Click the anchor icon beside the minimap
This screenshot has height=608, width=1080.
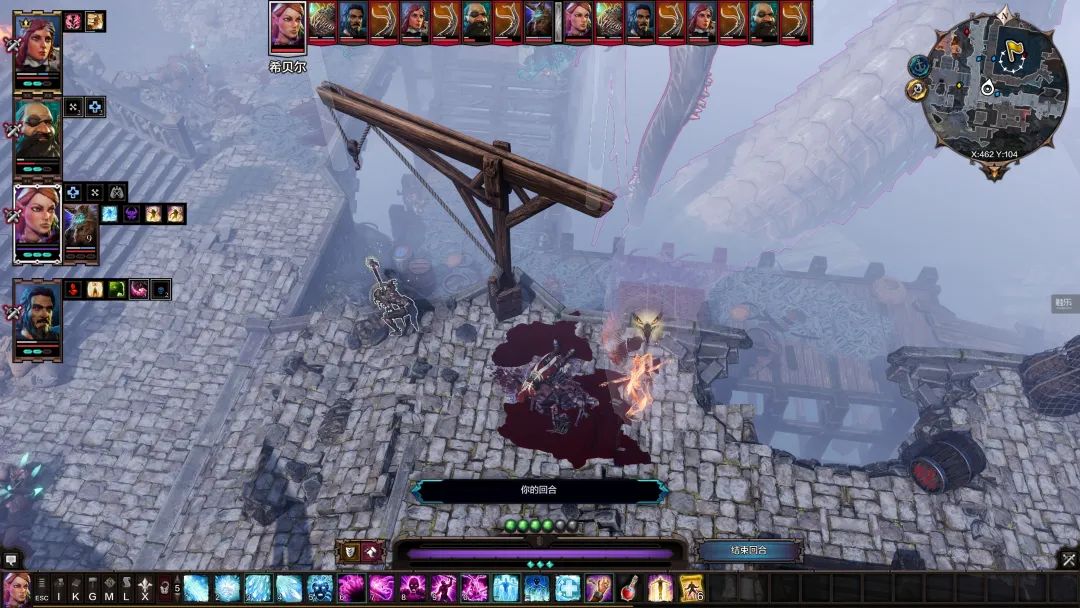pos(918,64)
